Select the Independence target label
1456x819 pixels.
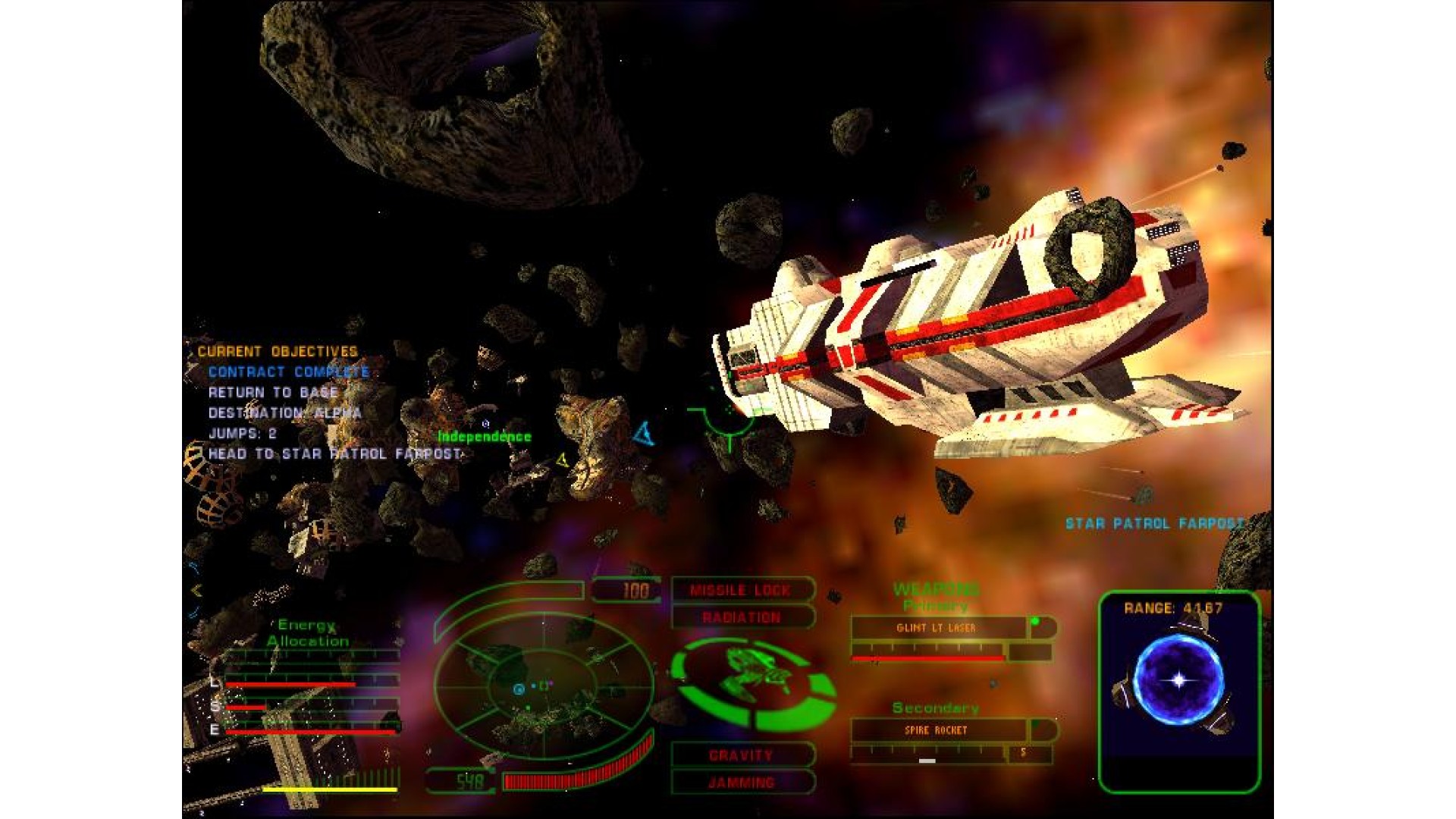click(x=485, y=437)
